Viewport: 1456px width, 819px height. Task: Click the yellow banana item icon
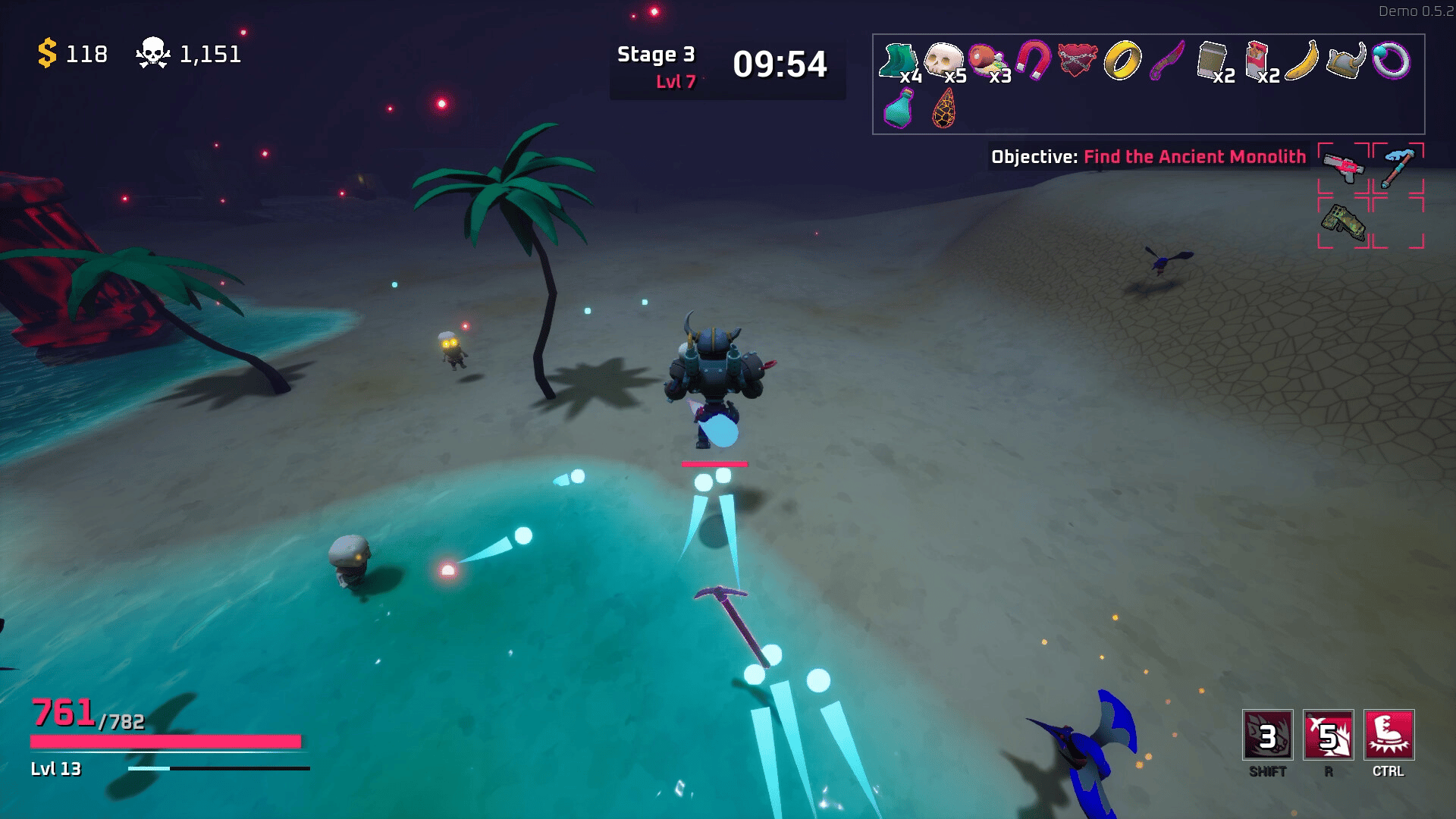(x=1301, y=61)
